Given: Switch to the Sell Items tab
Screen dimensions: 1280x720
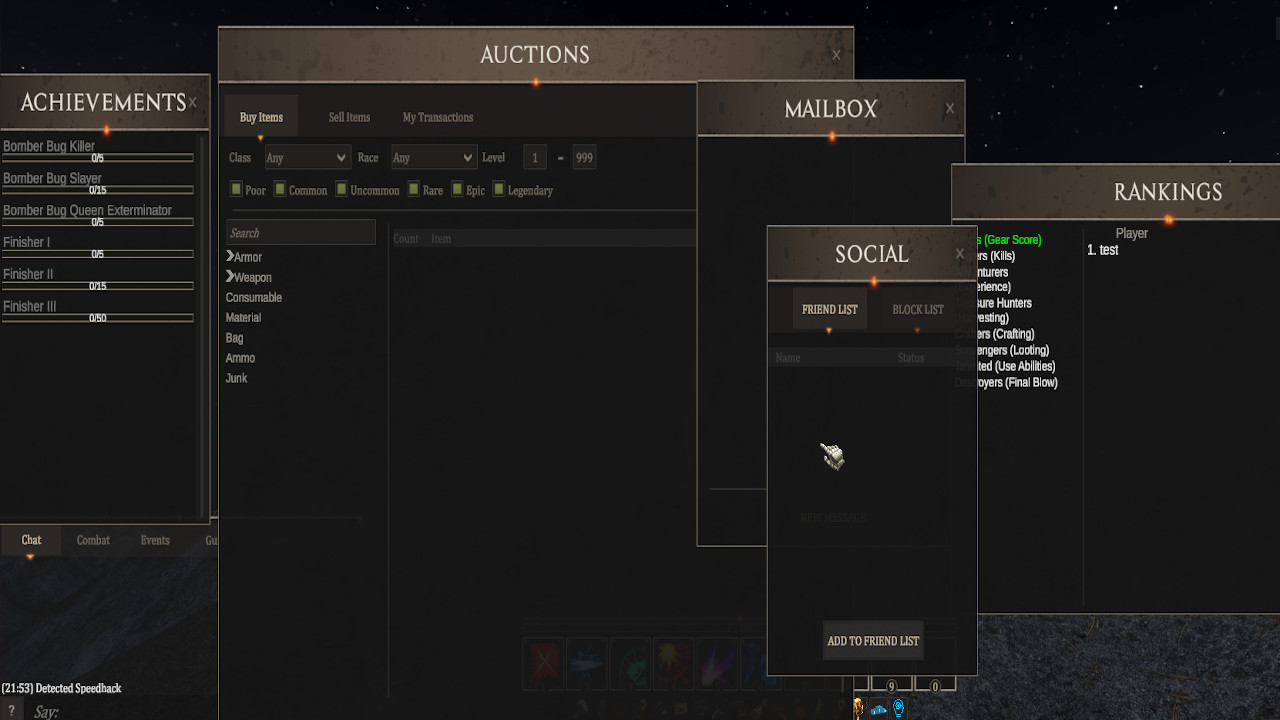Looking at the screenshot, I should pyautogui.click(x=348, y=117).
